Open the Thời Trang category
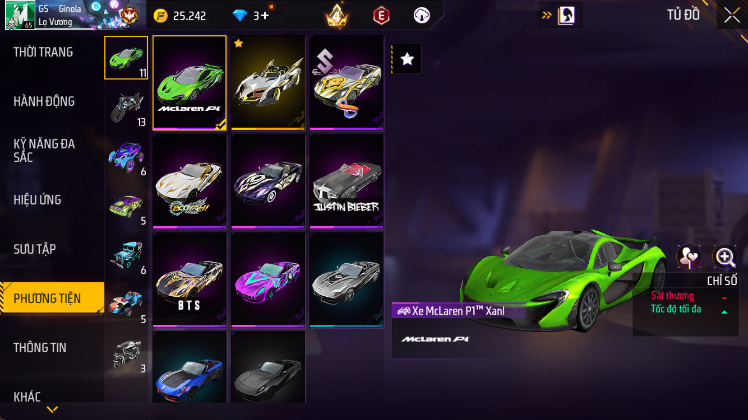Image resolution: width=748 pixels, height=420 pixels. click(x=43, y=52)
